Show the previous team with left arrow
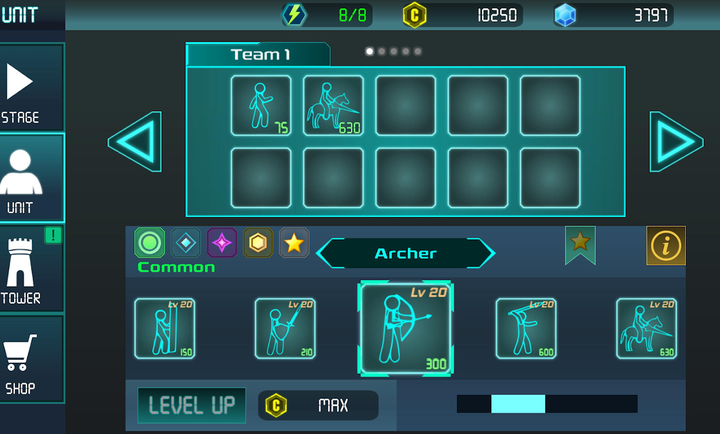Viewport: 720px width, 434px height. point(135,141)
